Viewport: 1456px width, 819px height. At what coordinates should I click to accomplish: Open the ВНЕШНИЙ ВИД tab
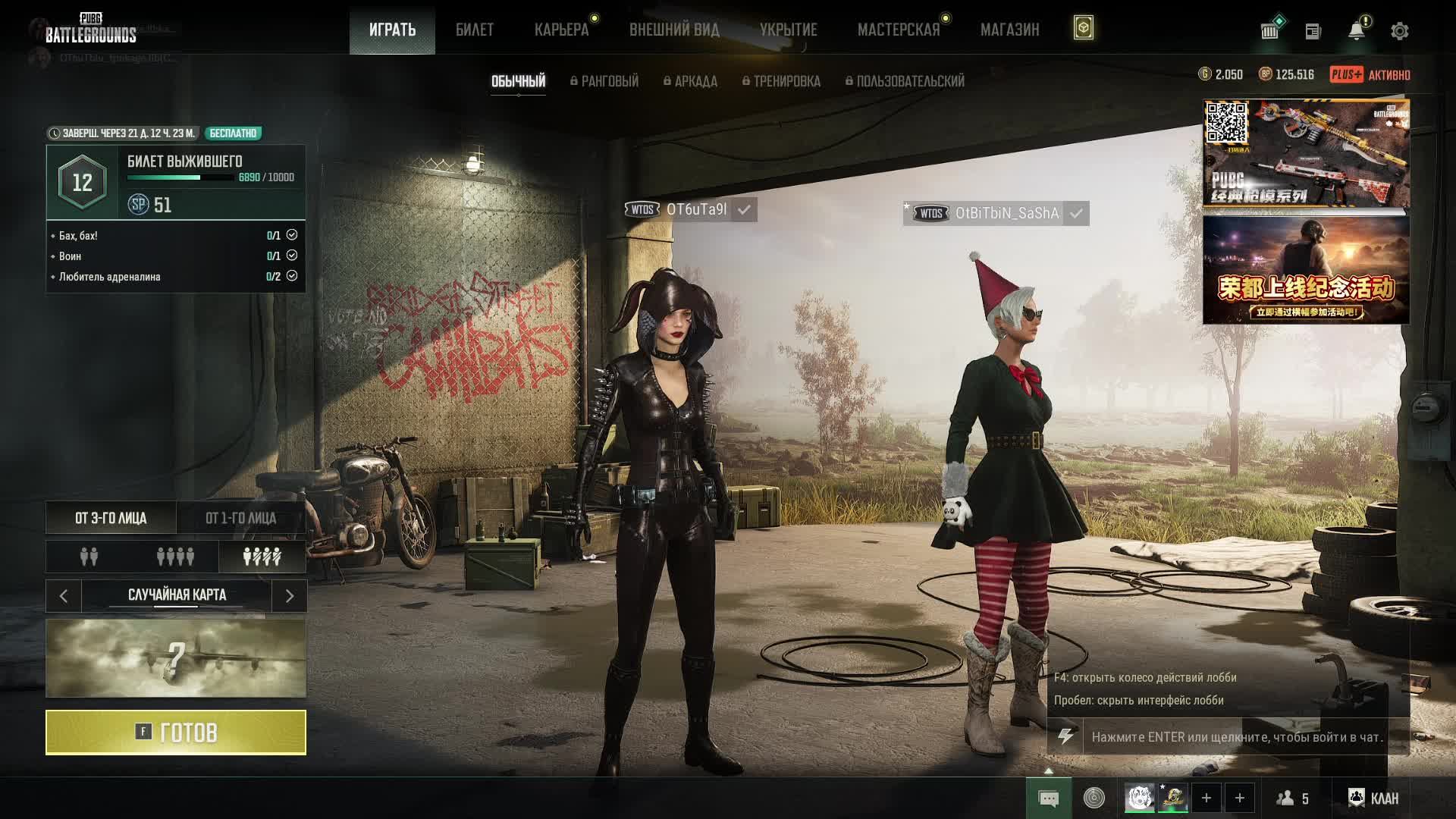click(x=674, y=30)
